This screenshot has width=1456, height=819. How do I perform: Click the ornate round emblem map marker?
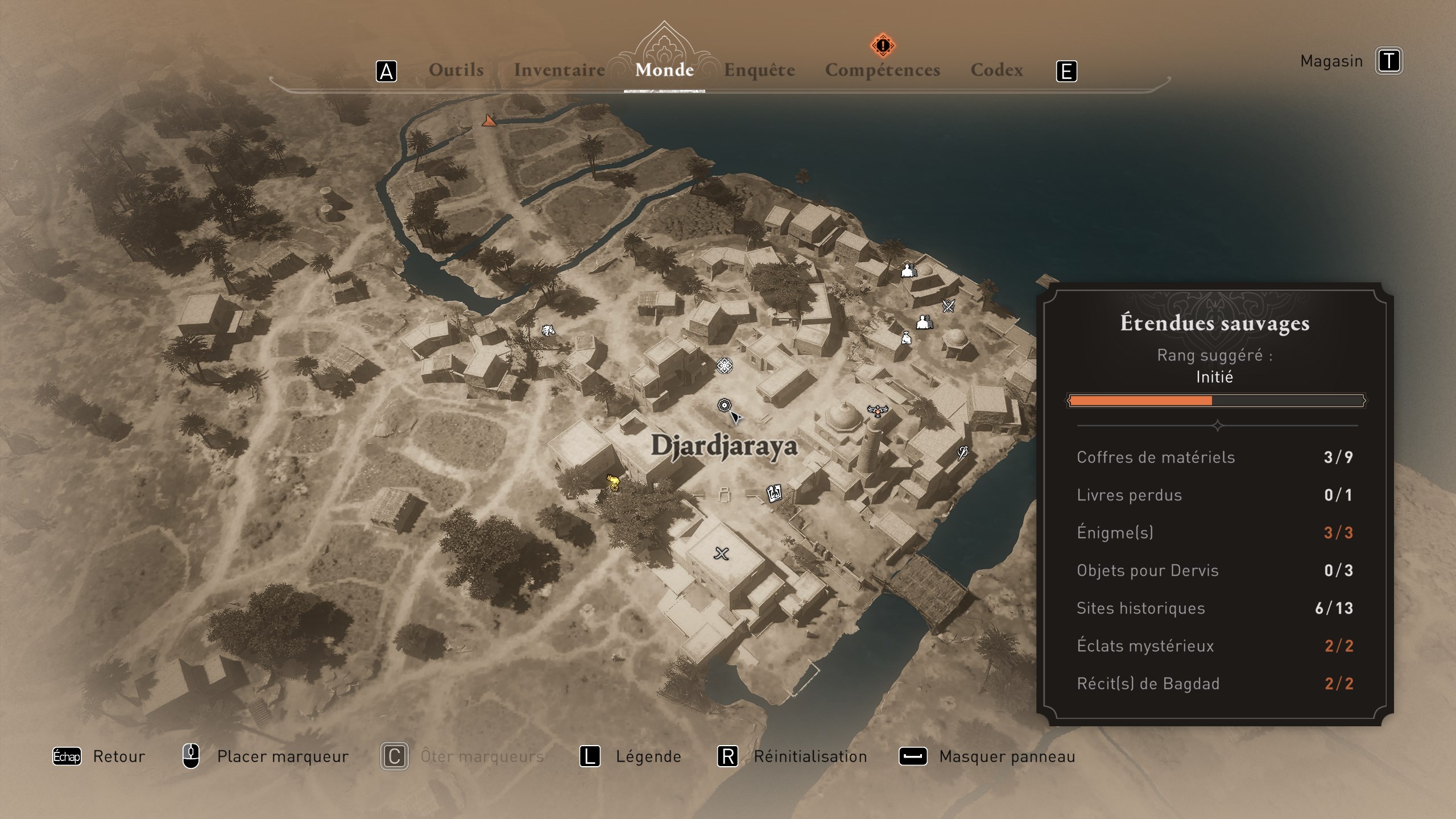[724, 365]
